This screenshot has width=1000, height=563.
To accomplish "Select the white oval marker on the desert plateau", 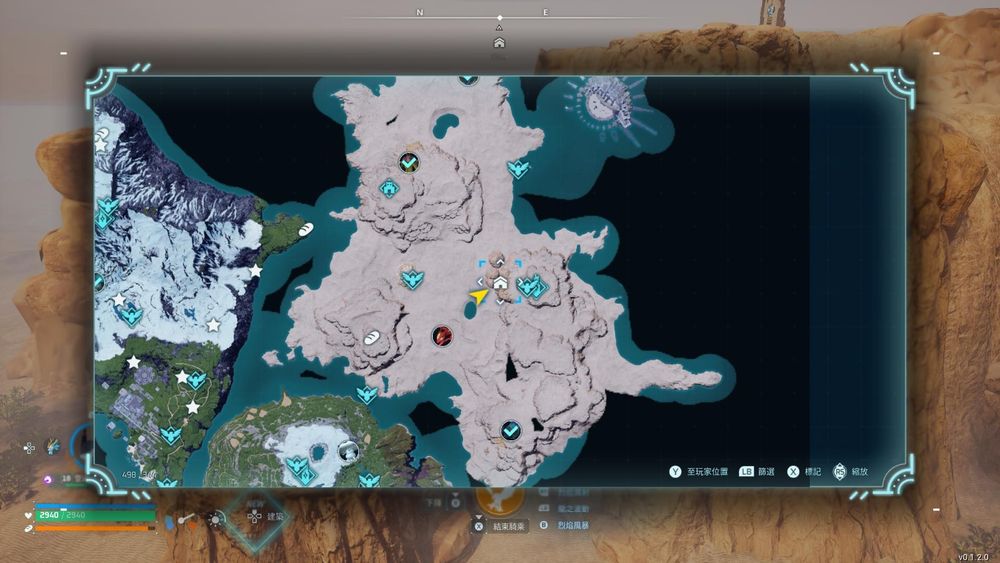I will tap(371, 337).
